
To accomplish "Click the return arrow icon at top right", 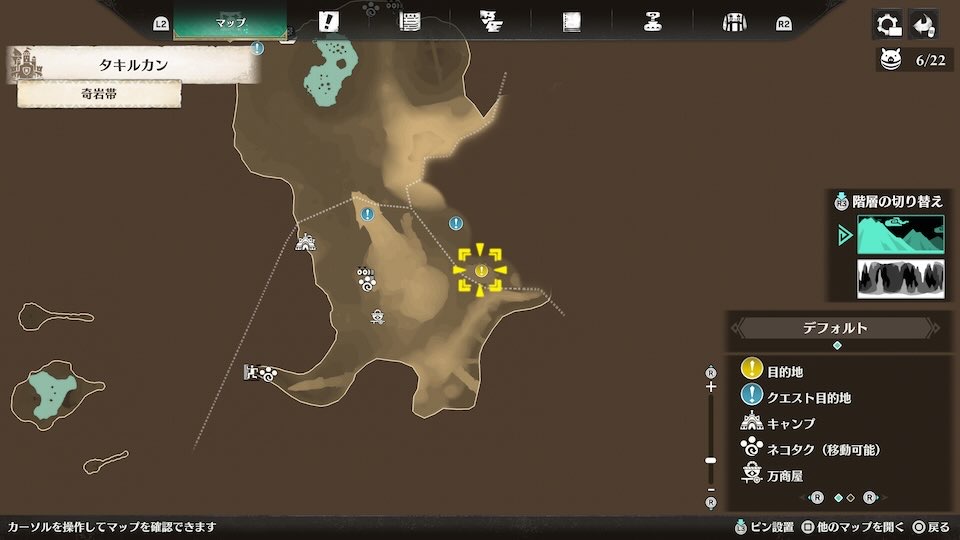I will [x=924, y=24].
